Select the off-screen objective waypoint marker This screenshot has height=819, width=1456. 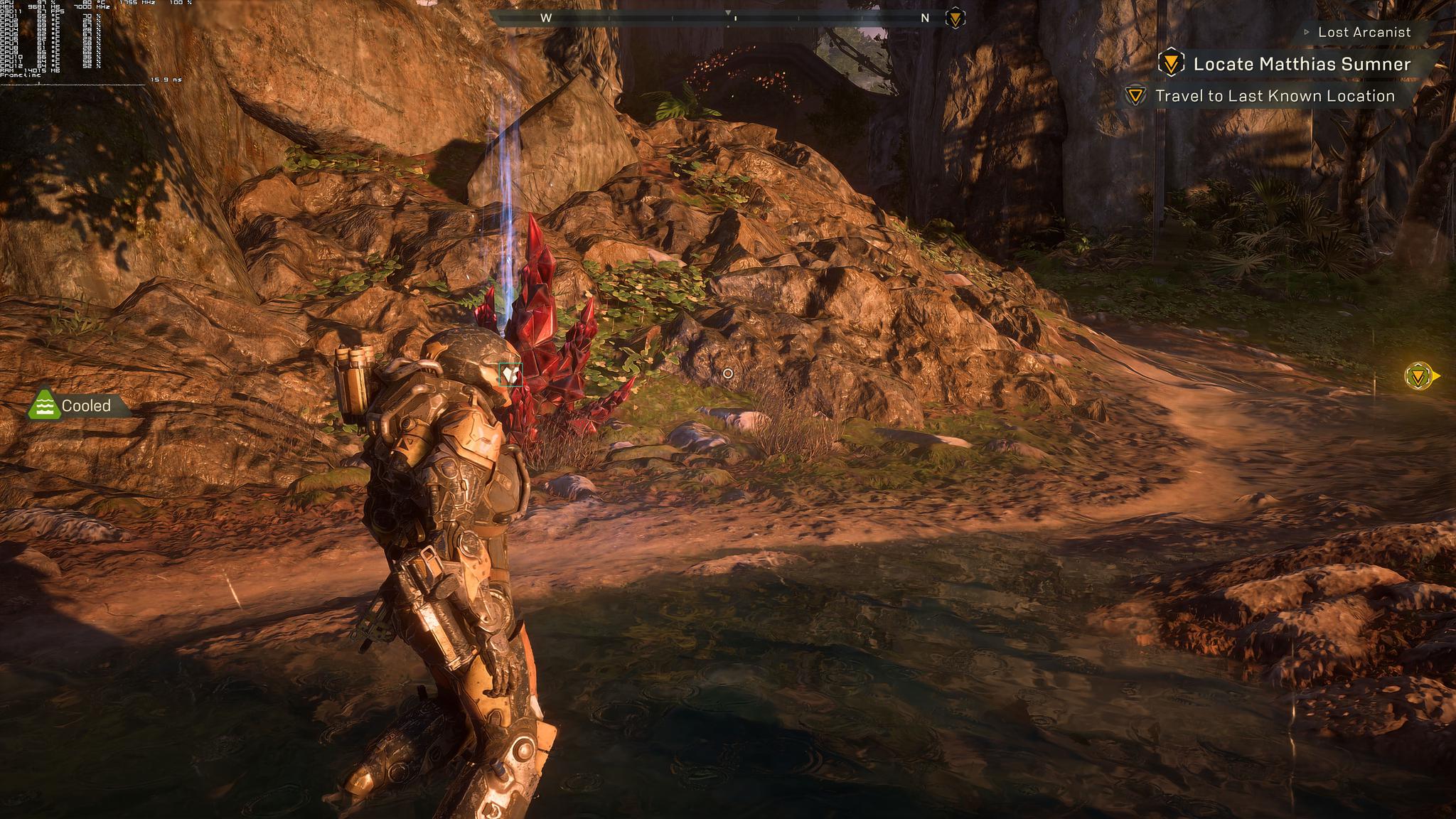point(1419,376)
